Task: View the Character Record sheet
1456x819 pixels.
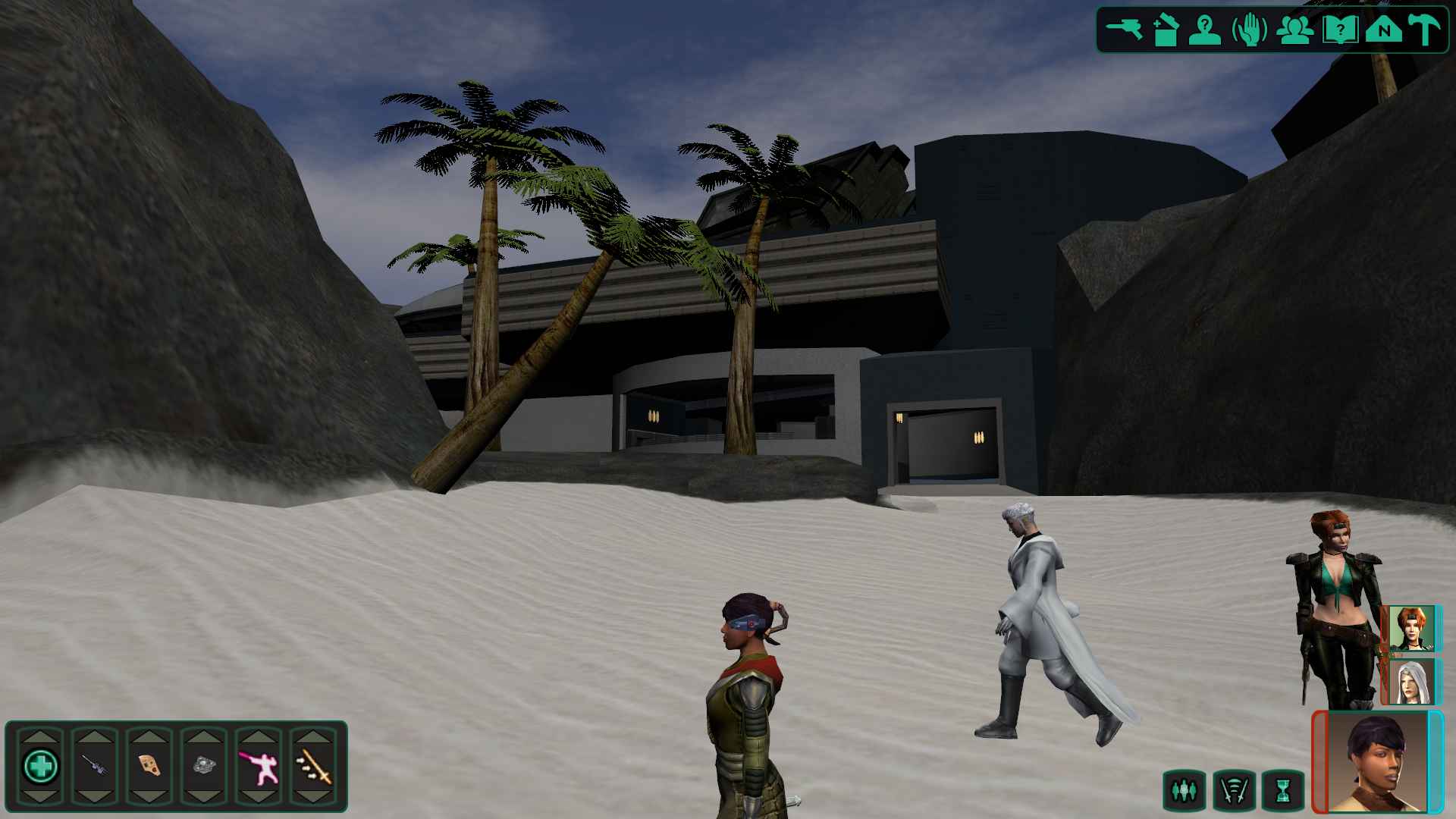Action: pyautogui.click(x=1207, y=28)
